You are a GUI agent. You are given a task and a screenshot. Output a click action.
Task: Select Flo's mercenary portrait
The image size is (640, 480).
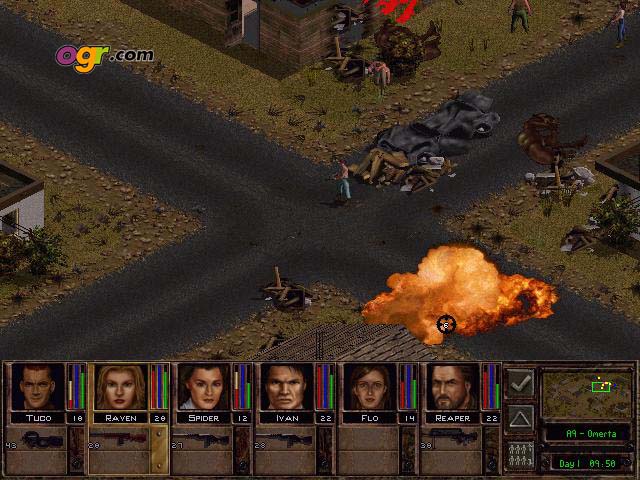tap(370, 387)
